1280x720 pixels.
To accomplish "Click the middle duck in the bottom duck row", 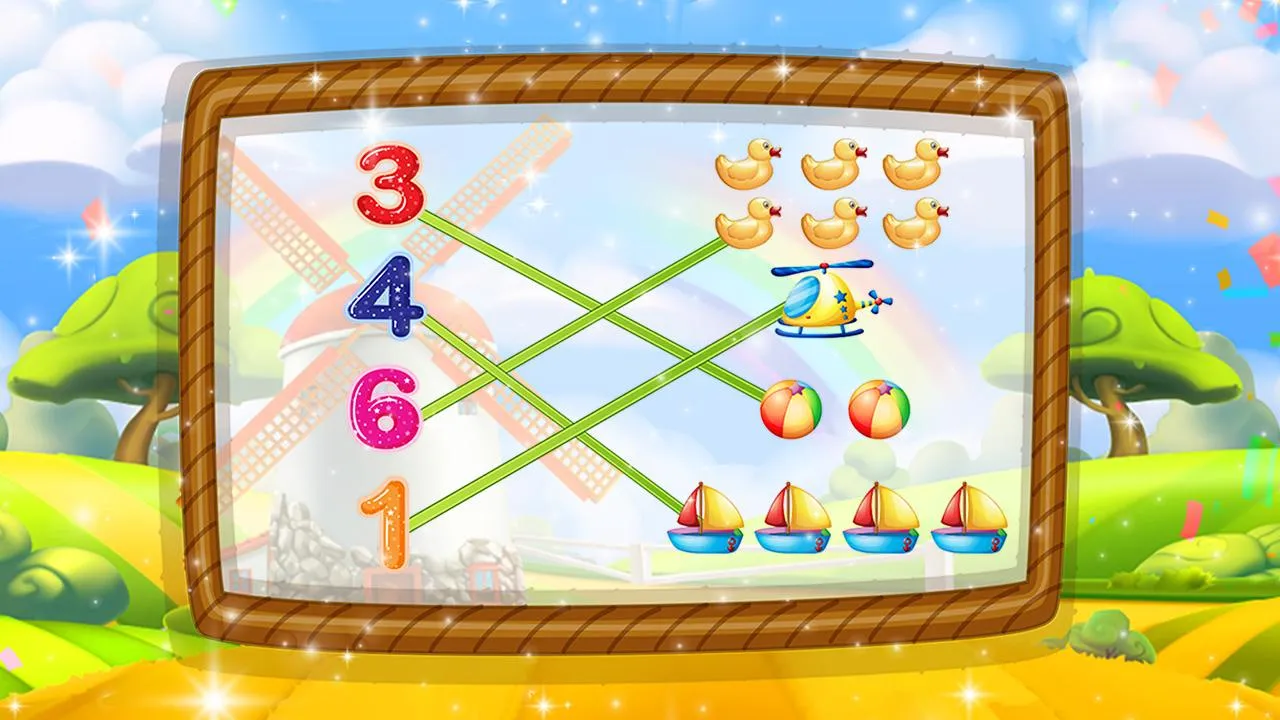I will [x=835, y=225].
